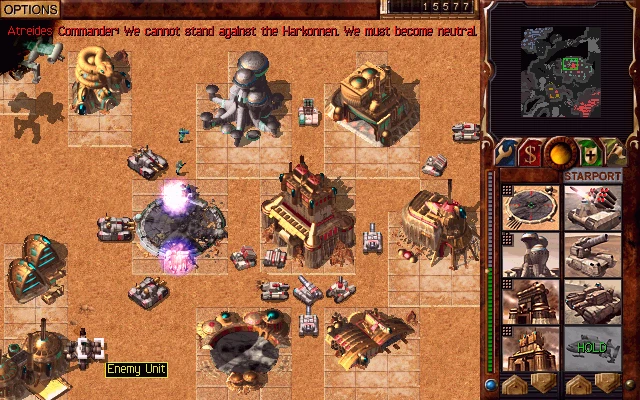640x400 pixels.
Task: Click the down arrow under the units column
Action: (606, 384)
